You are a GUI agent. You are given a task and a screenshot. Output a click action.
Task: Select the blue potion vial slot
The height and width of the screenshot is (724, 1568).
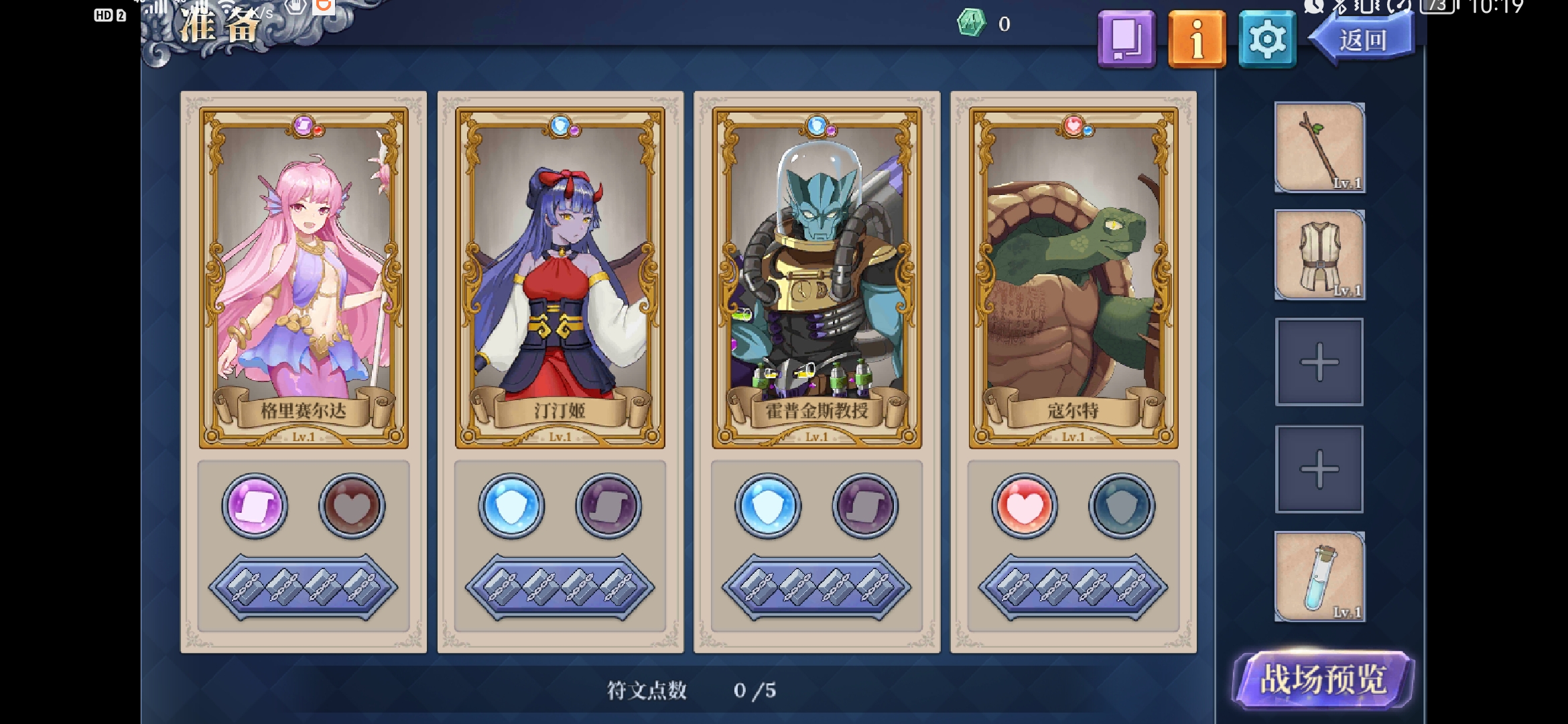(x=1319, y=577)
